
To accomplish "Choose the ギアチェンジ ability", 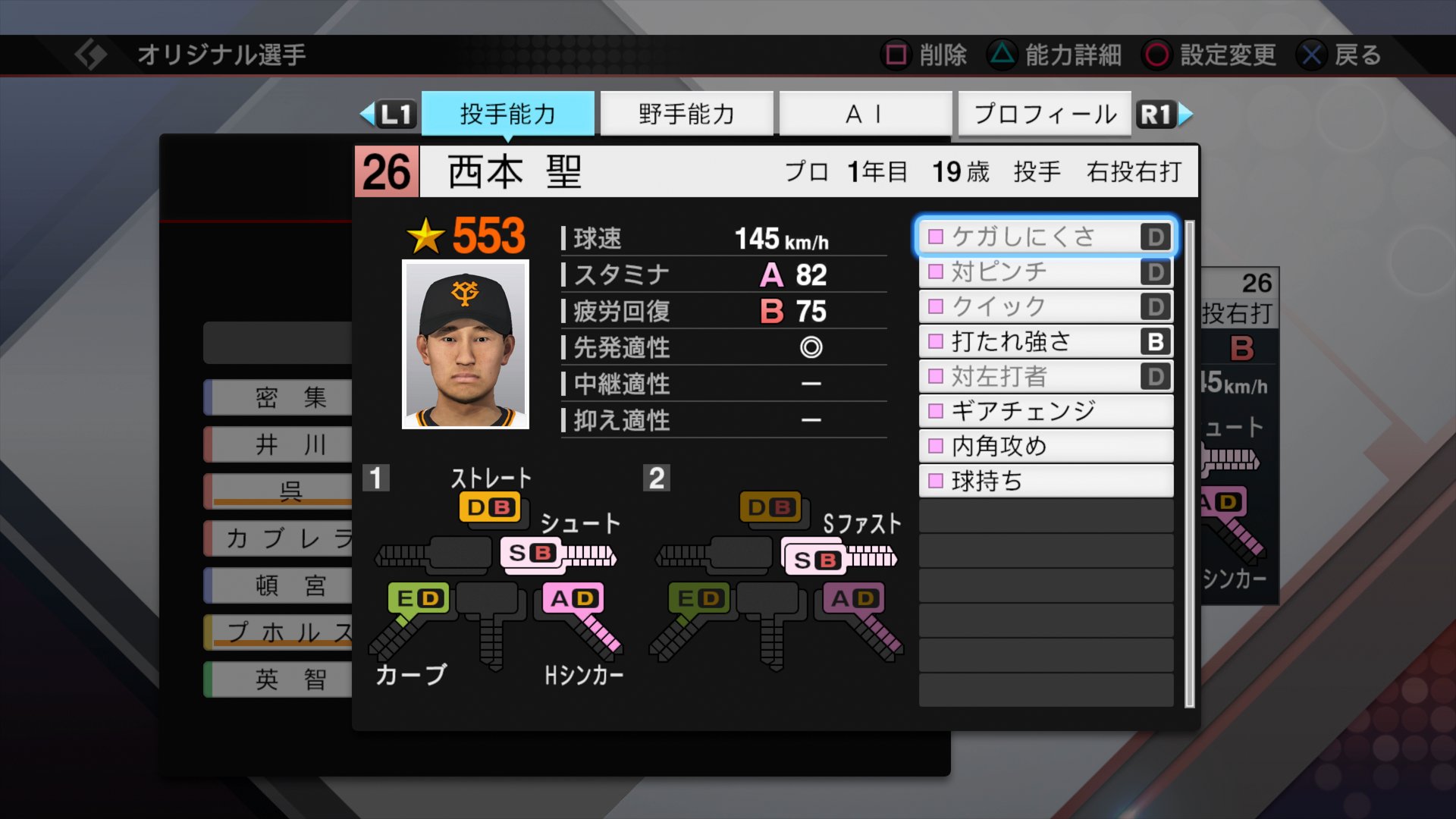I will click(1045, 411).
